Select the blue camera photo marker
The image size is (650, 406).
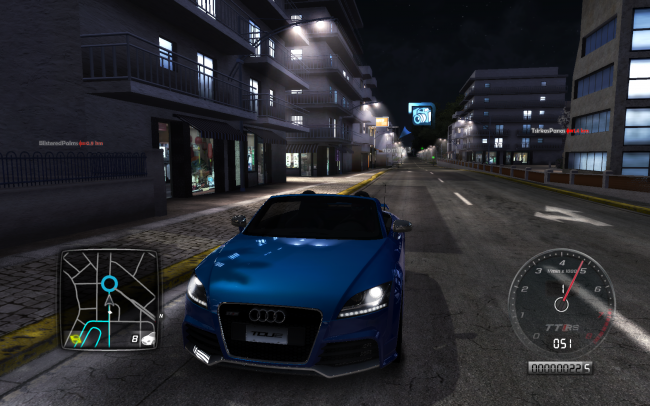pos(420,113)
